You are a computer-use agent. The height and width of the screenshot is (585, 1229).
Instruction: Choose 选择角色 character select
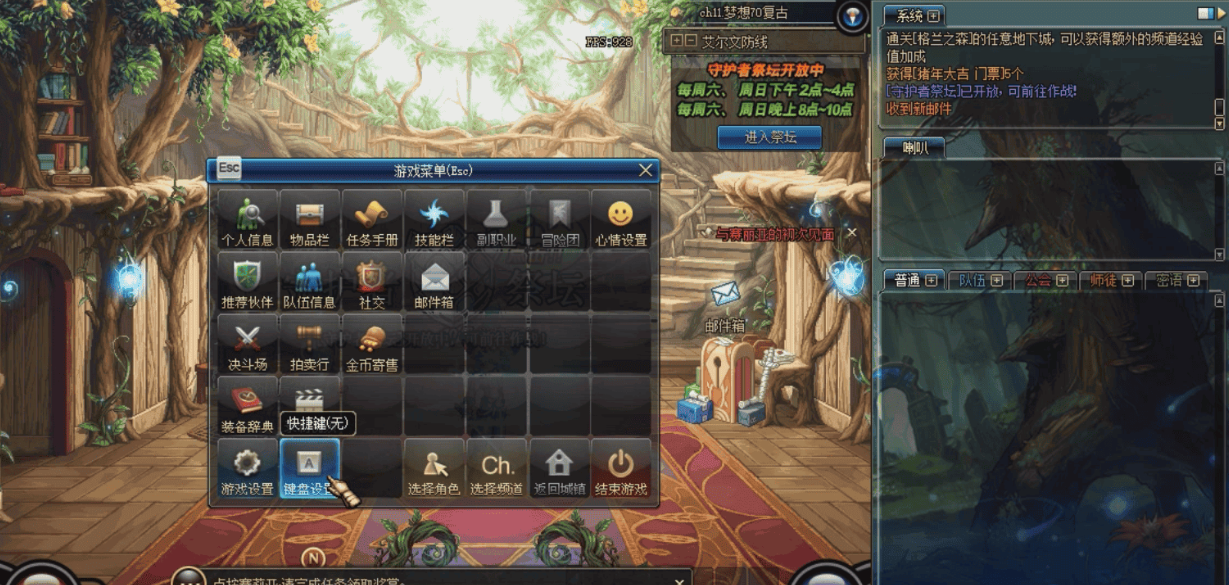click(x=434, y=469)
